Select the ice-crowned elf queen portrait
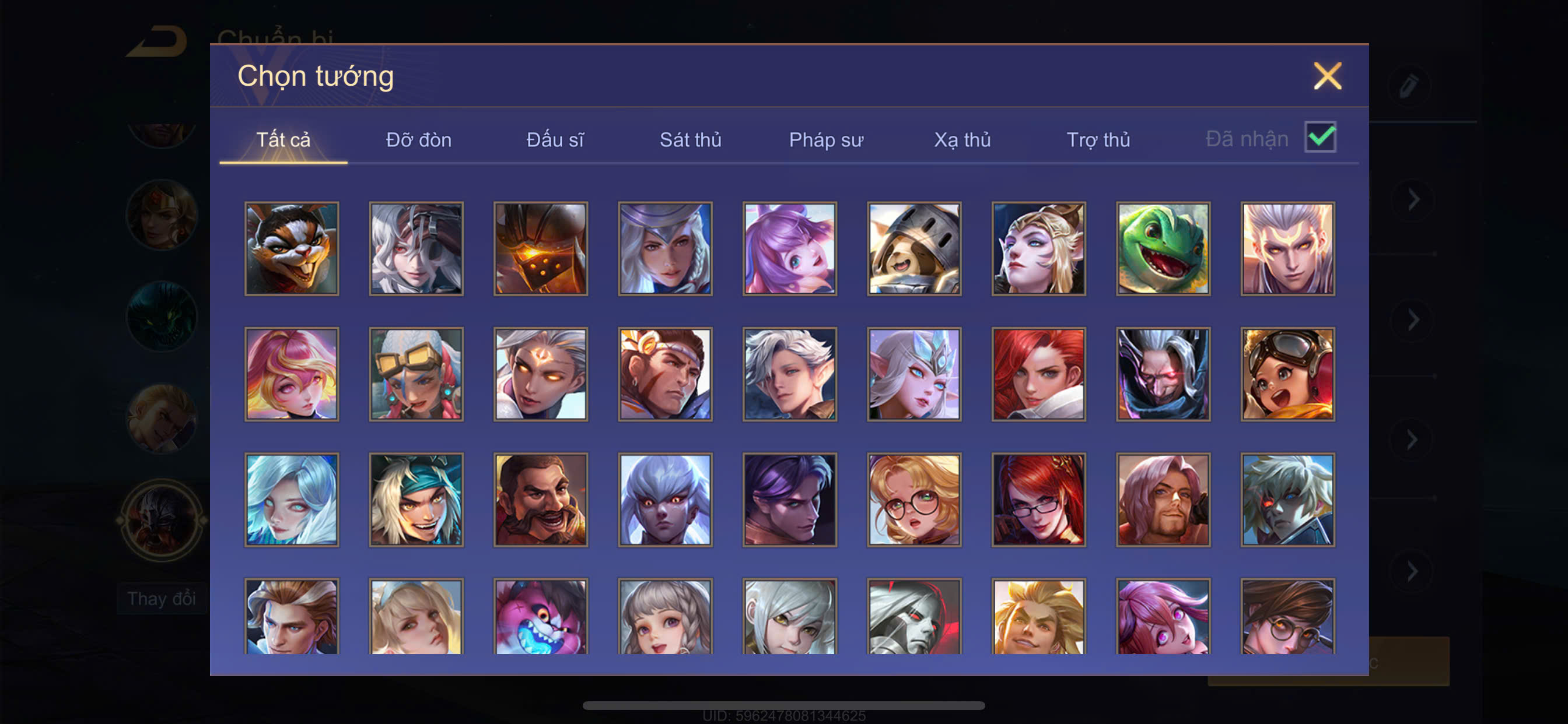This screenshot has width=1568, height=724. point(914,374)
